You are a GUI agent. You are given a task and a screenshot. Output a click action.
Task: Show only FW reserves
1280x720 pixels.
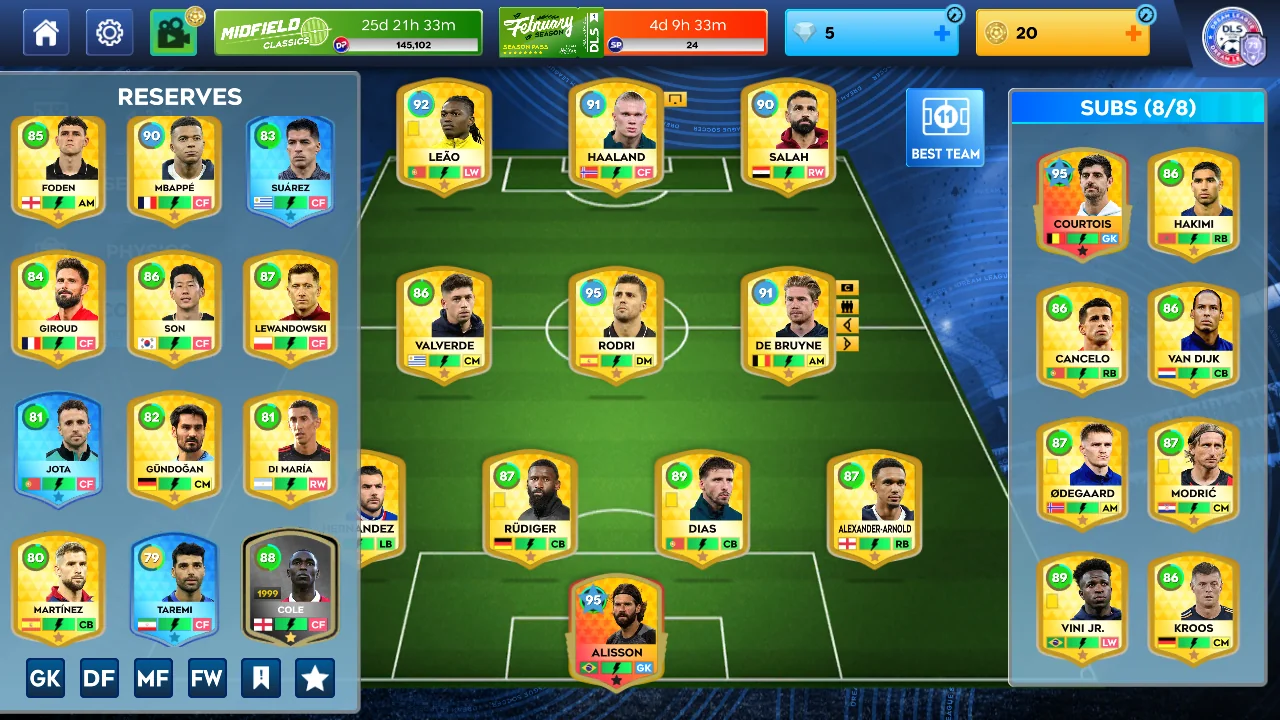[207, 679]
